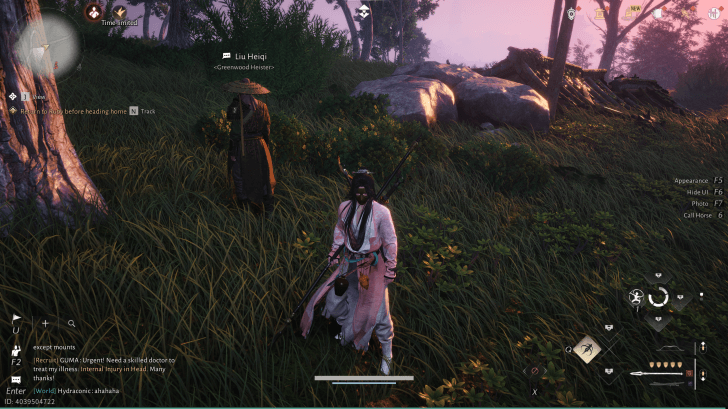Talk to Liu Heiqi via speech bubble
Image resolution: width=728 pixels, height=409 pixels.
coord(227,56)
